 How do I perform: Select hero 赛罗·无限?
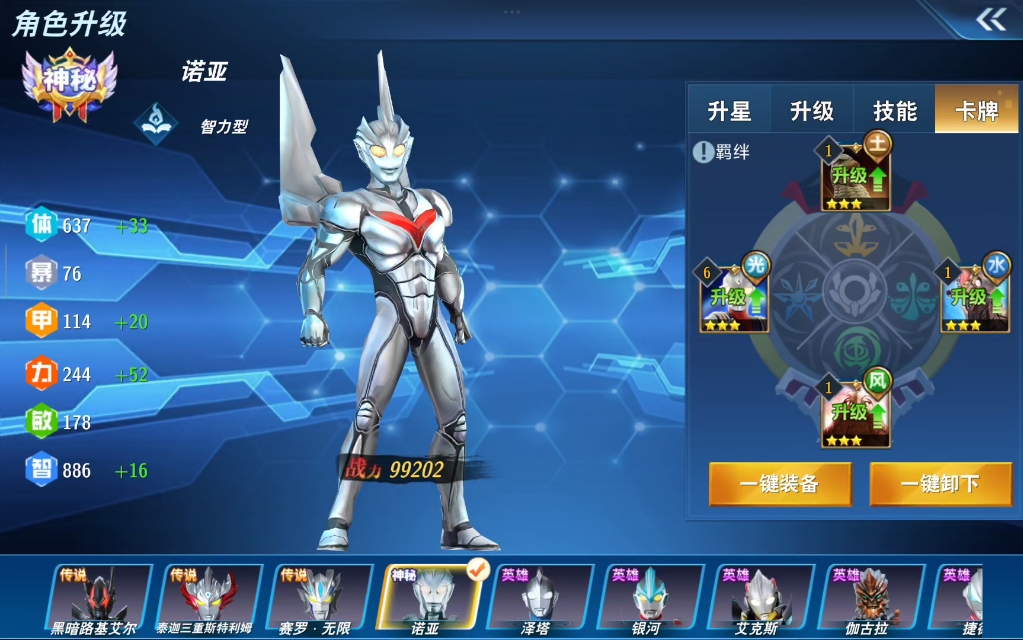tap(318, 600)
